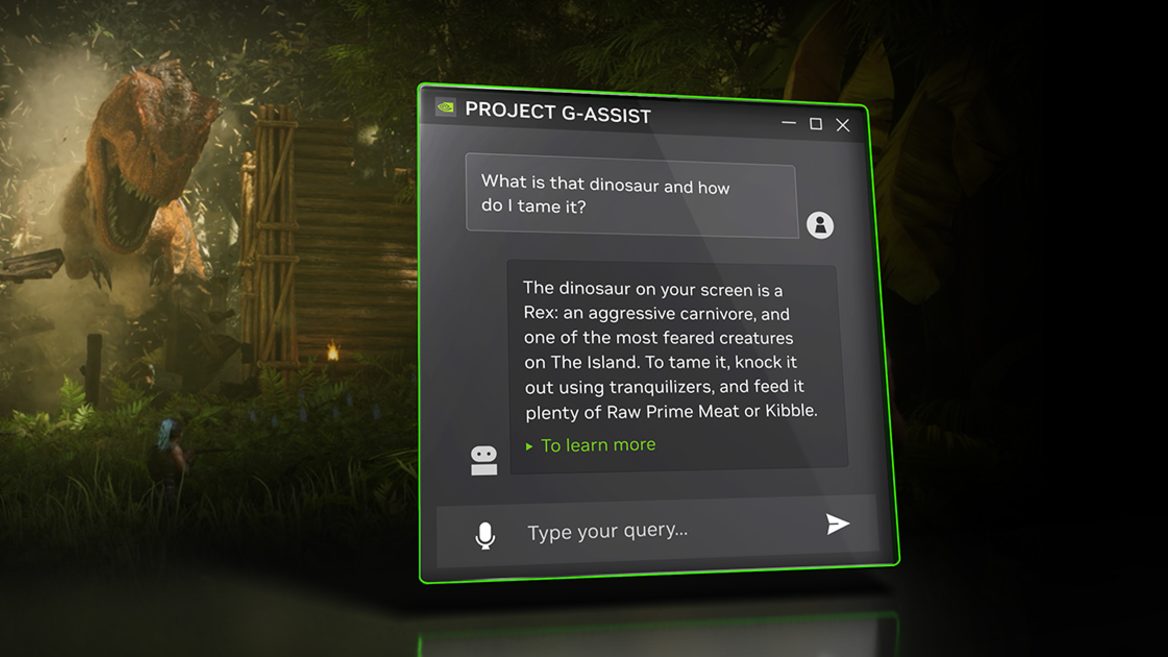Send the query with the arrow button
1168x657 pixels.
pyautogui.click(x=837, y=524)
